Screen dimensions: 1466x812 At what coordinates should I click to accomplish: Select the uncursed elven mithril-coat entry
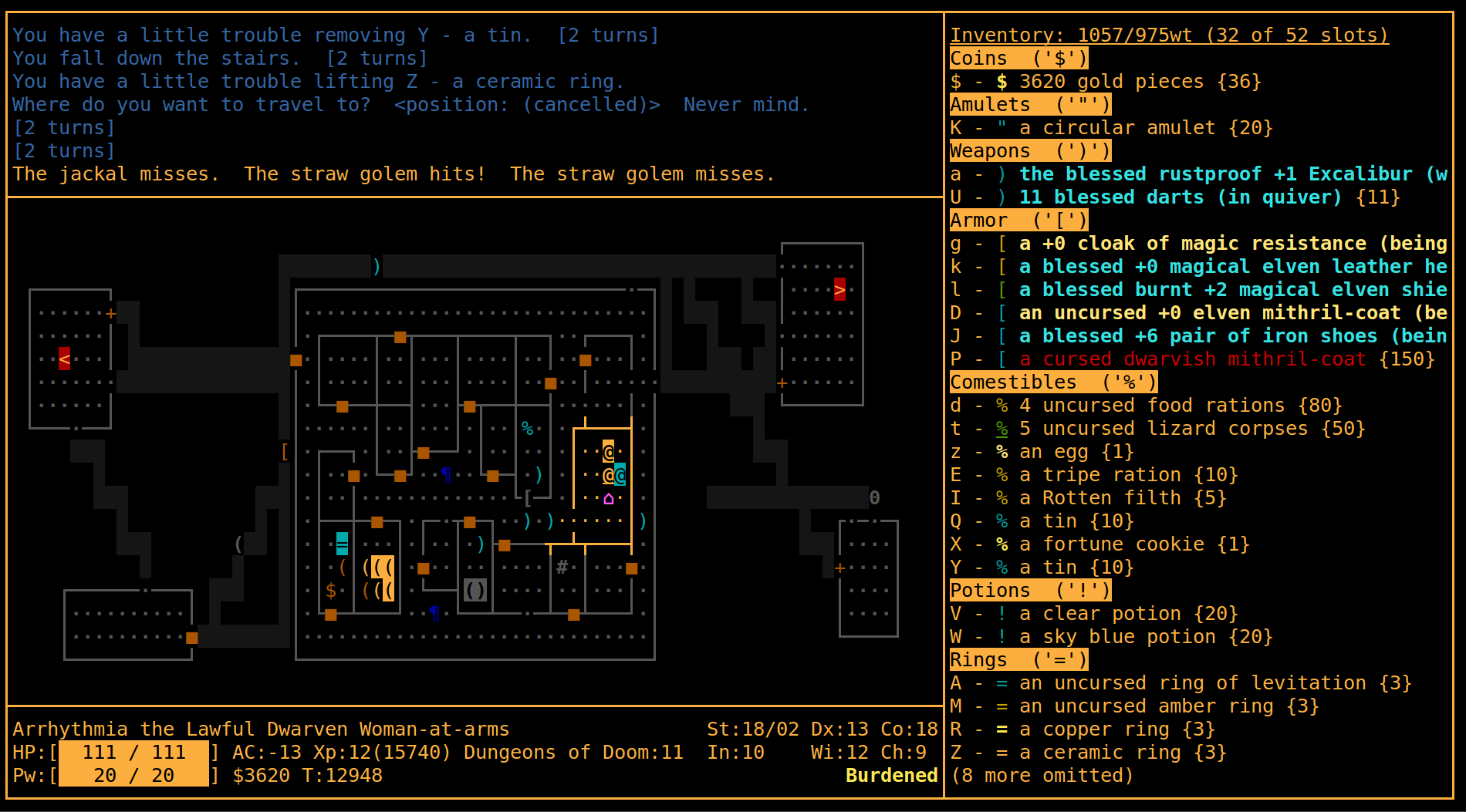[1197, 313]
